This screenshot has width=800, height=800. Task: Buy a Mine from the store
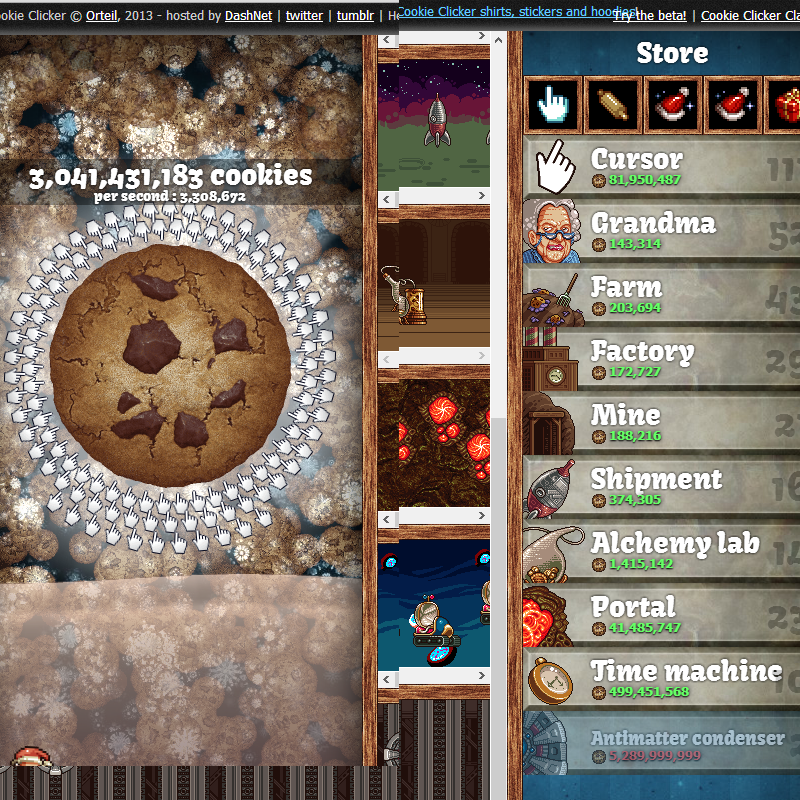tap(660, 423)
